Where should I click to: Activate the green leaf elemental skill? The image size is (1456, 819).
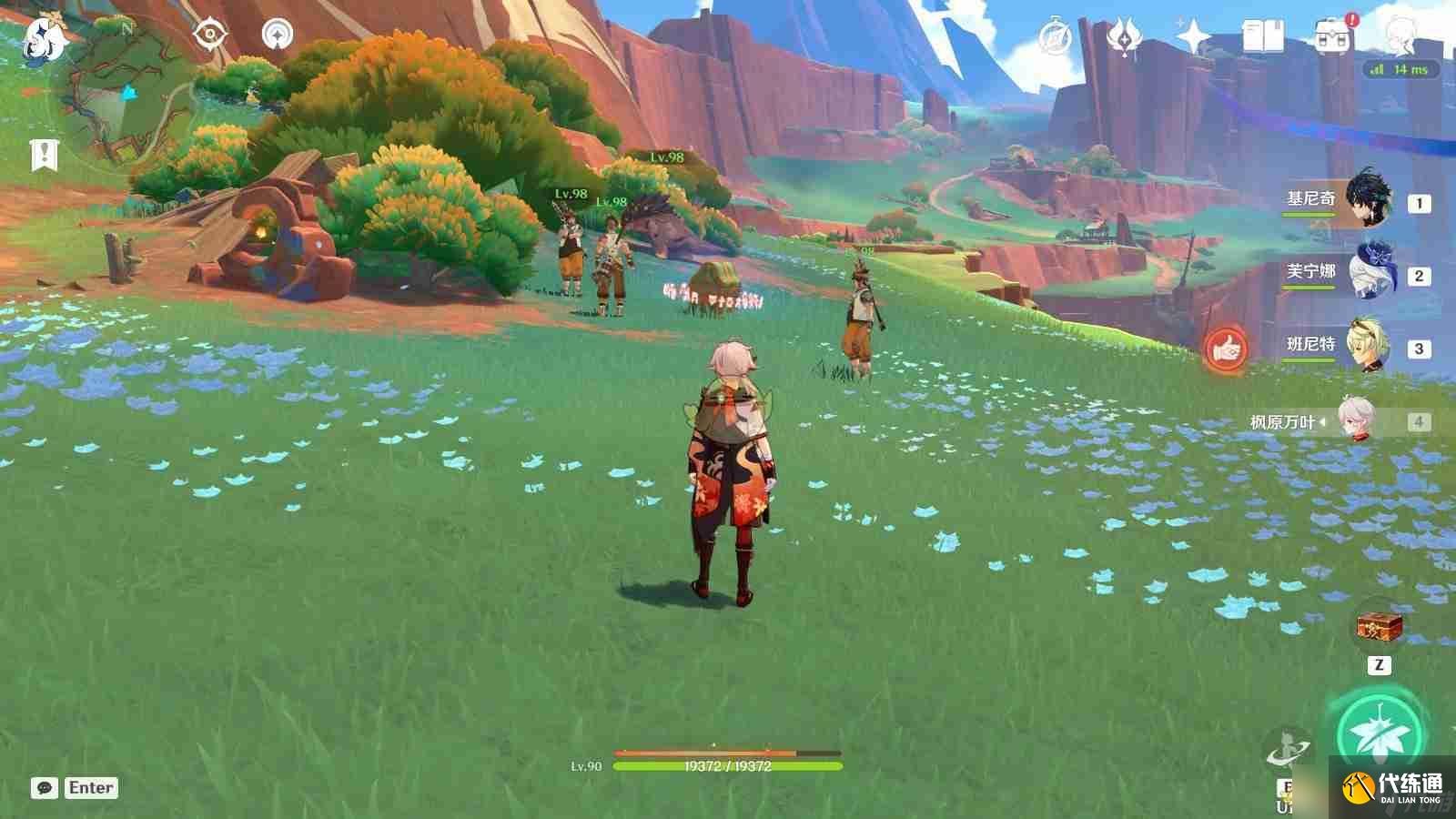pos(1379,733)
